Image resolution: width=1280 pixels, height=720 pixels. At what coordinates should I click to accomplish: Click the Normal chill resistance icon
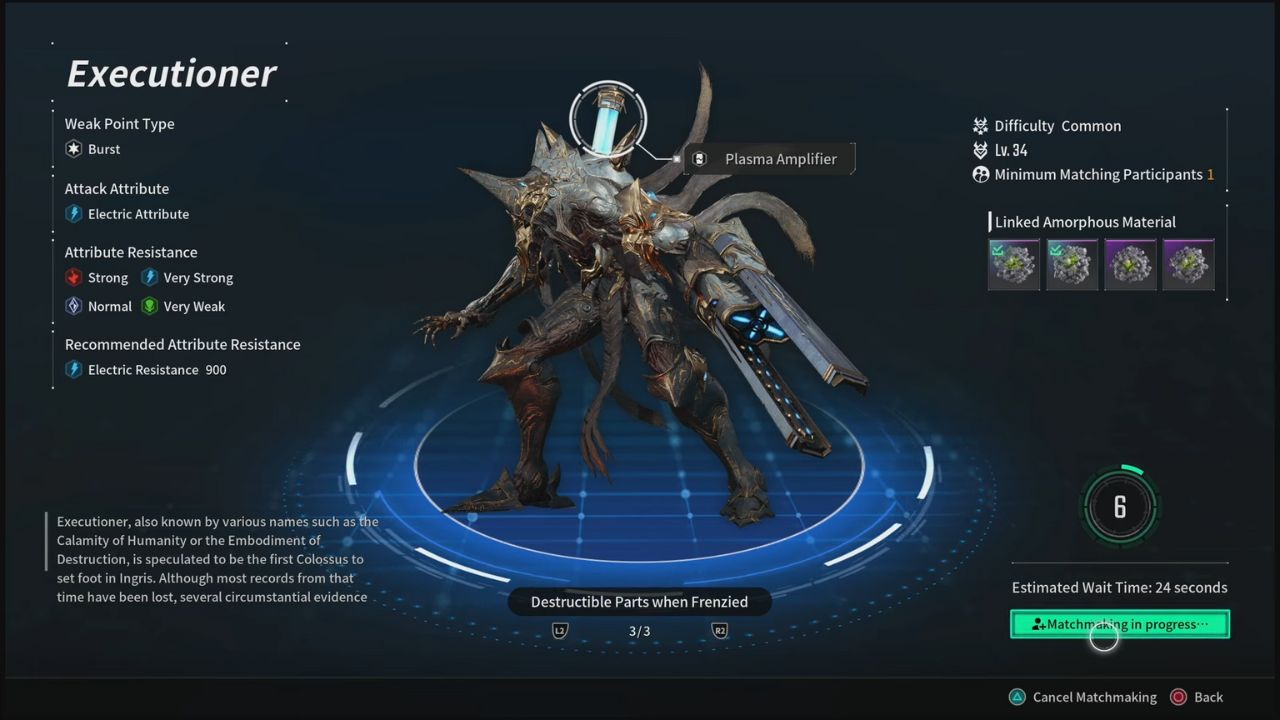[74, 306]
